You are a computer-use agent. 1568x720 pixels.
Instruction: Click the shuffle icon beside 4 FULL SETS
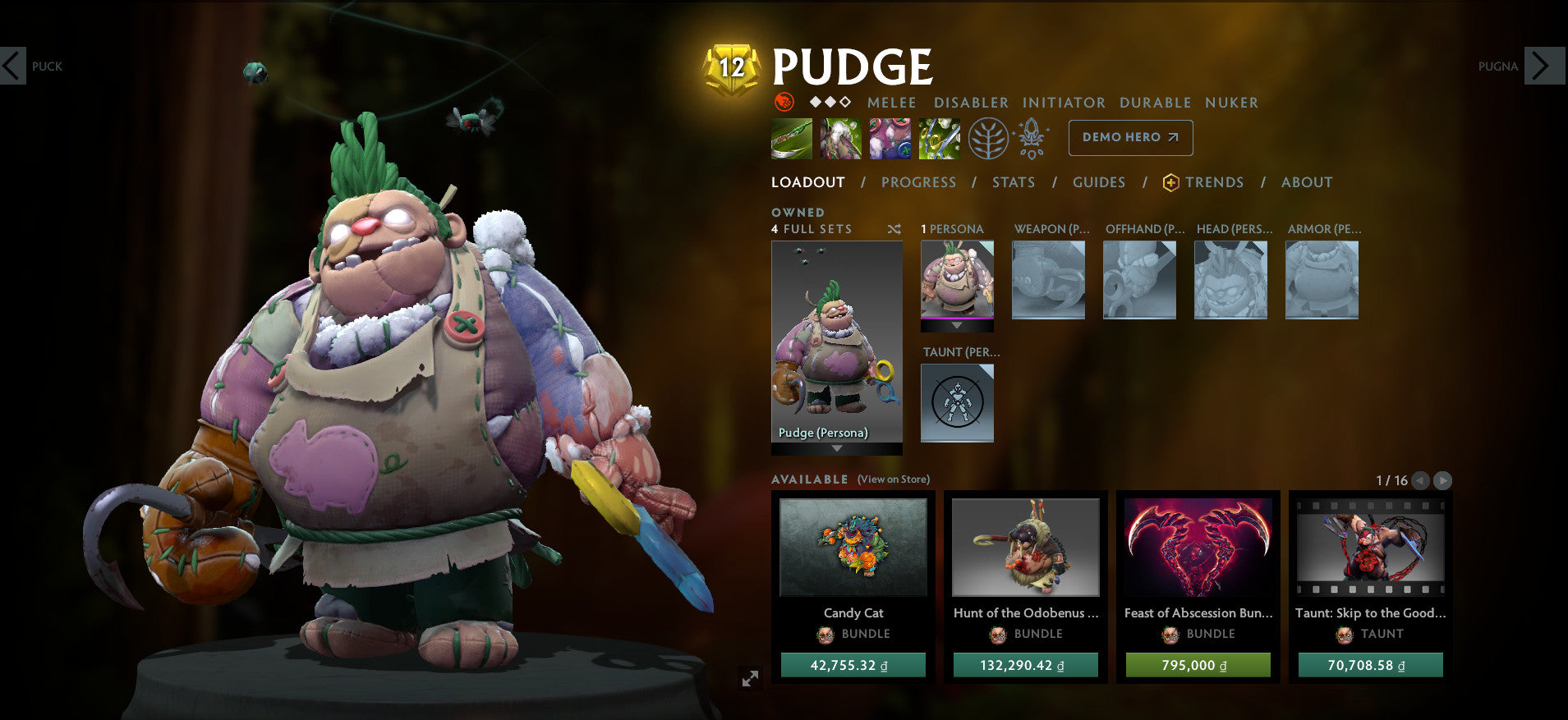tap(894, 230)
